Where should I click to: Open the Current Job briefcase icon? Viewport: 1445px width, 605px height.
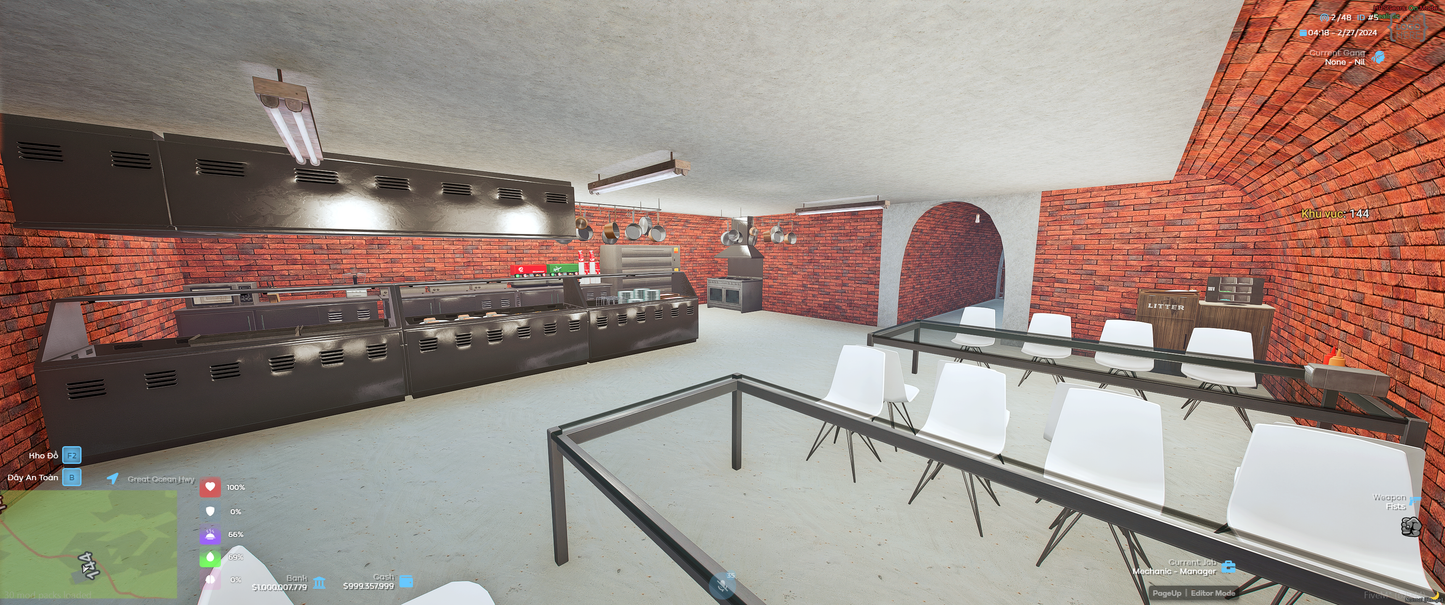coord(1228,567)
